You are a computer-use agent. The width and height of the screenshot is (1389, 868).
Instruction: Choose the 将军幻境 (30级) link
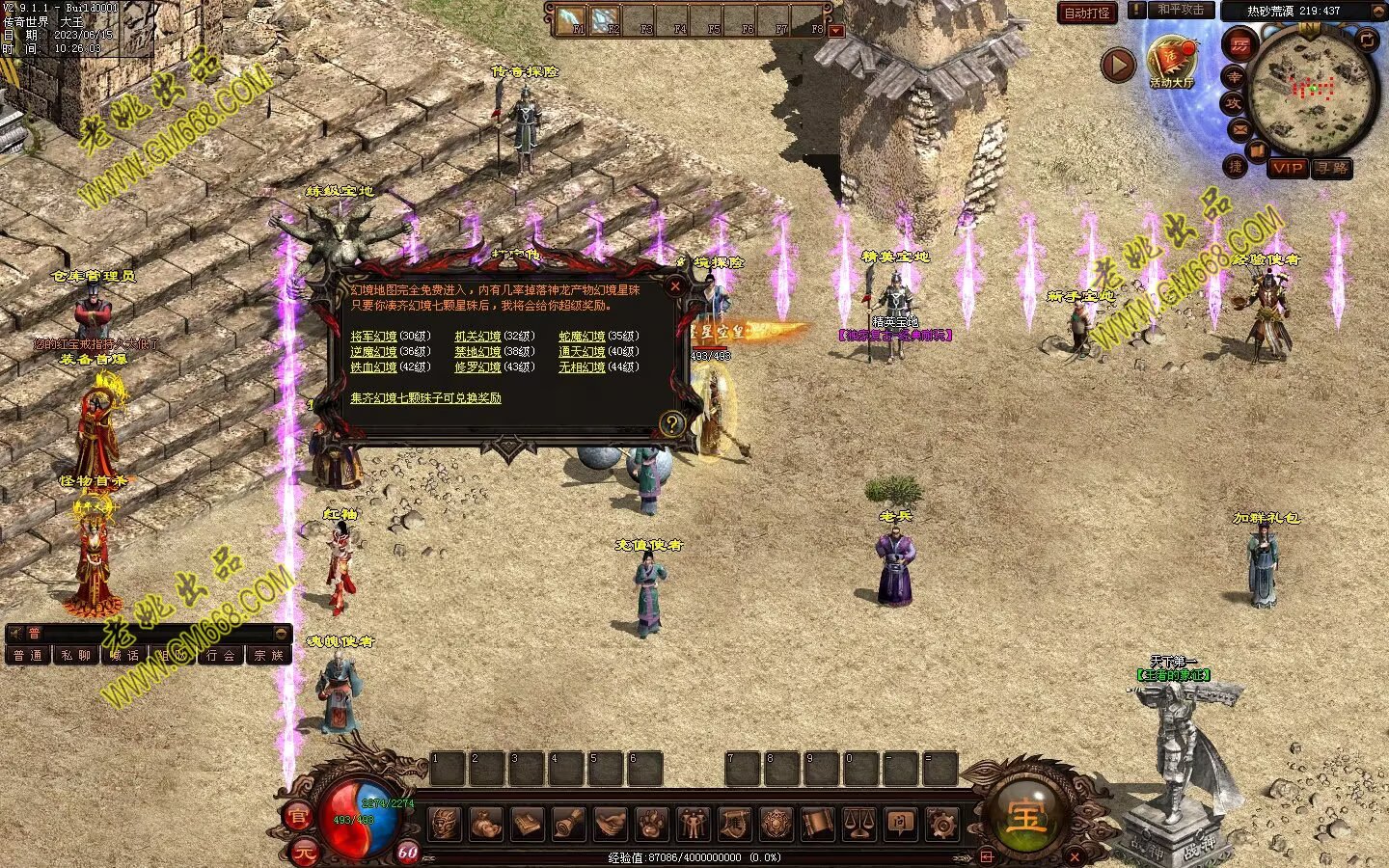tap(374, 337)
